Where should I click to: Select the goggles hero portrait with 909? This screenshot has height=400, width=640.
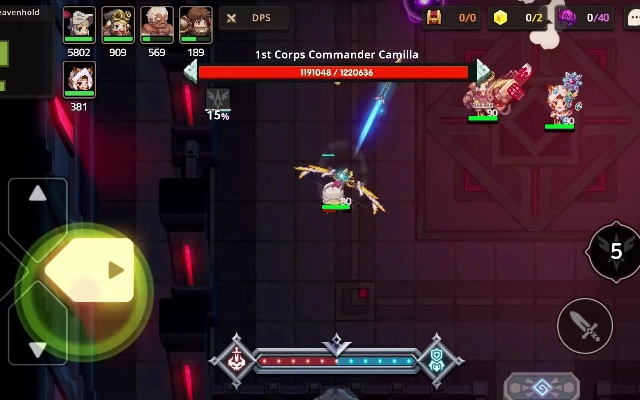pyautogui.click(x=118, y=26)
